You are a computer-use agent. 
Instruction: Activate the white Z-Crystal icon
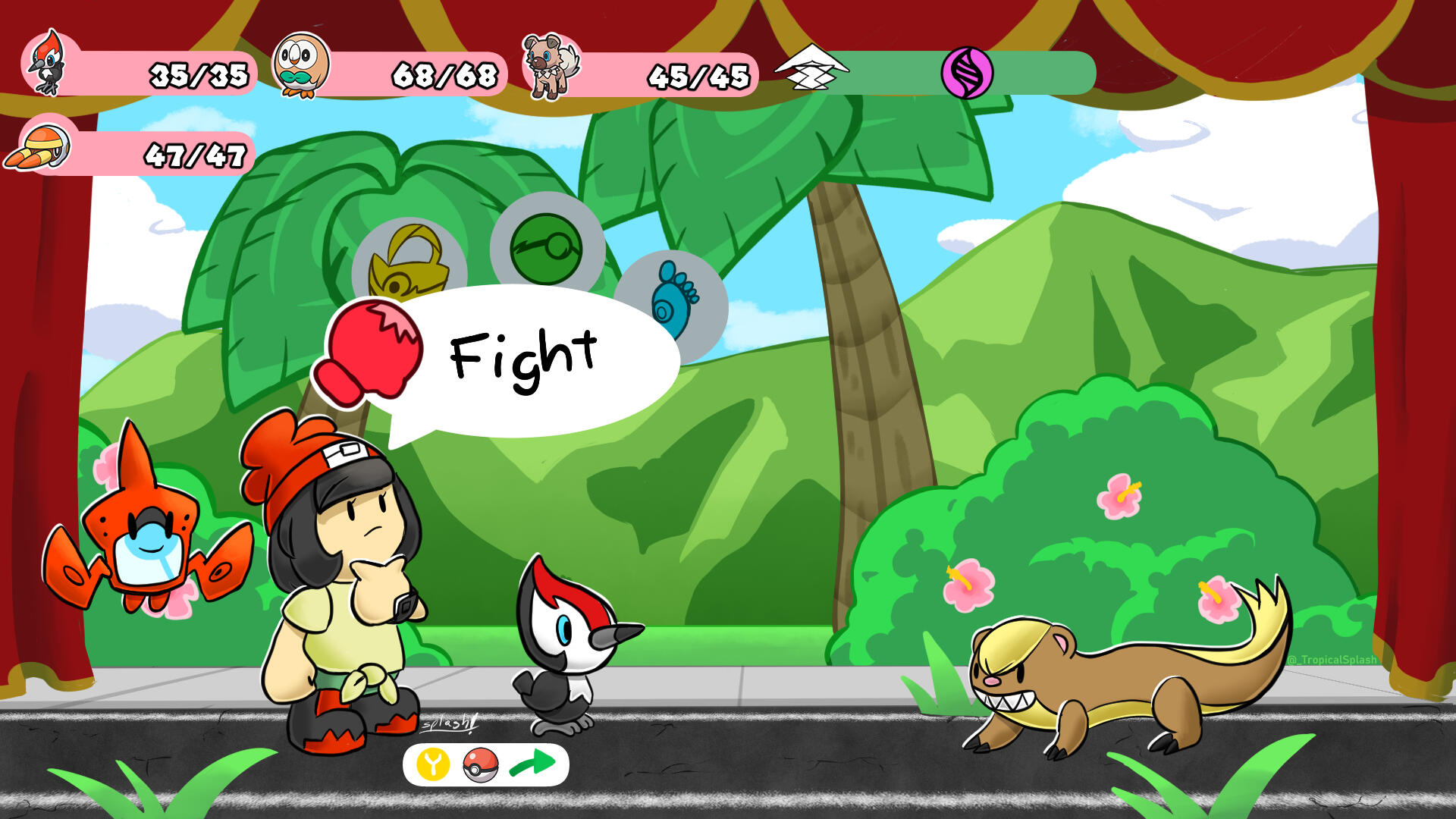810,68
